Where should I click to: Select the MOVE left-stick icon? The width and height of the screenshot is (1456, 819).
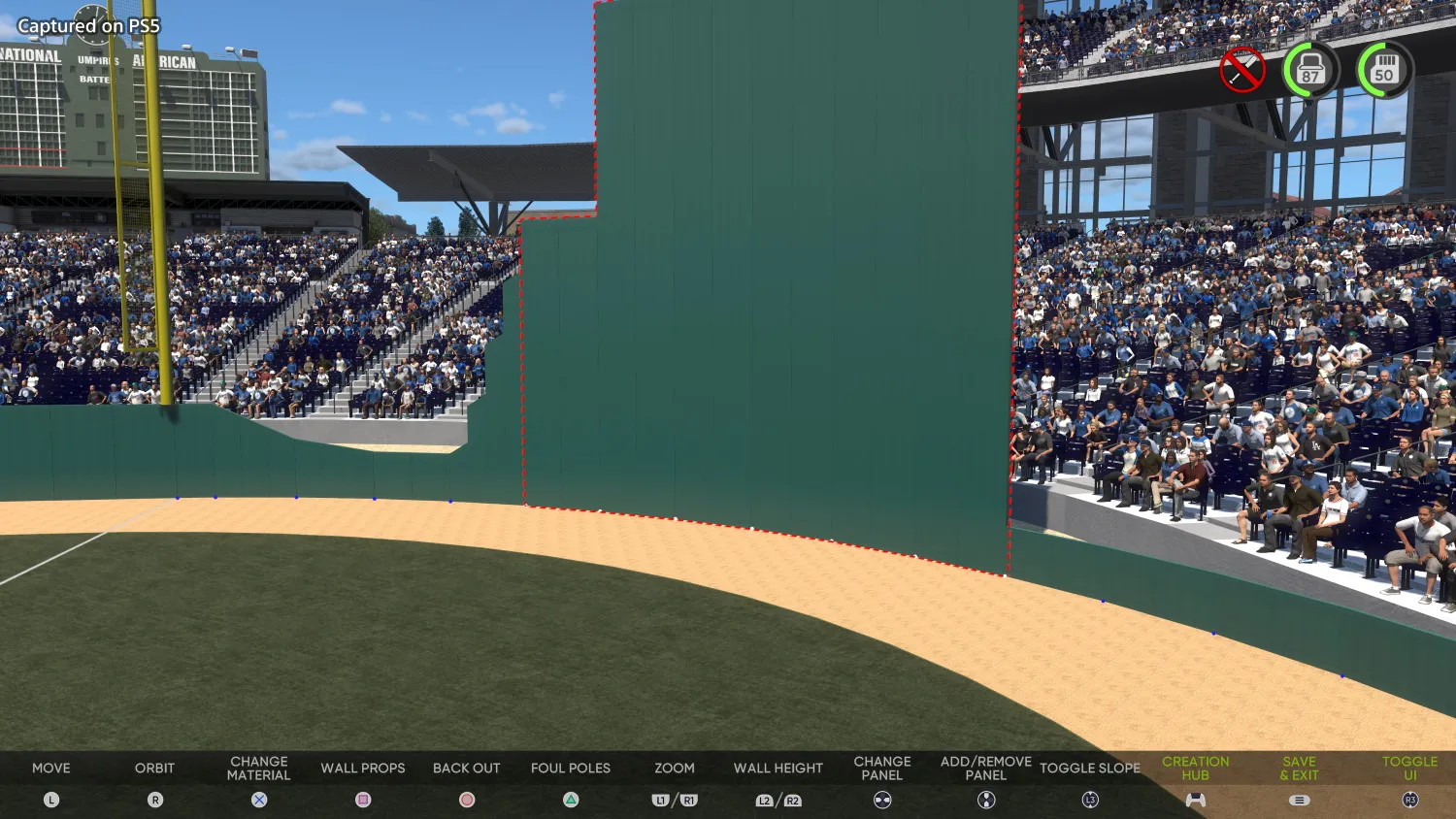[x=50, y=800]
